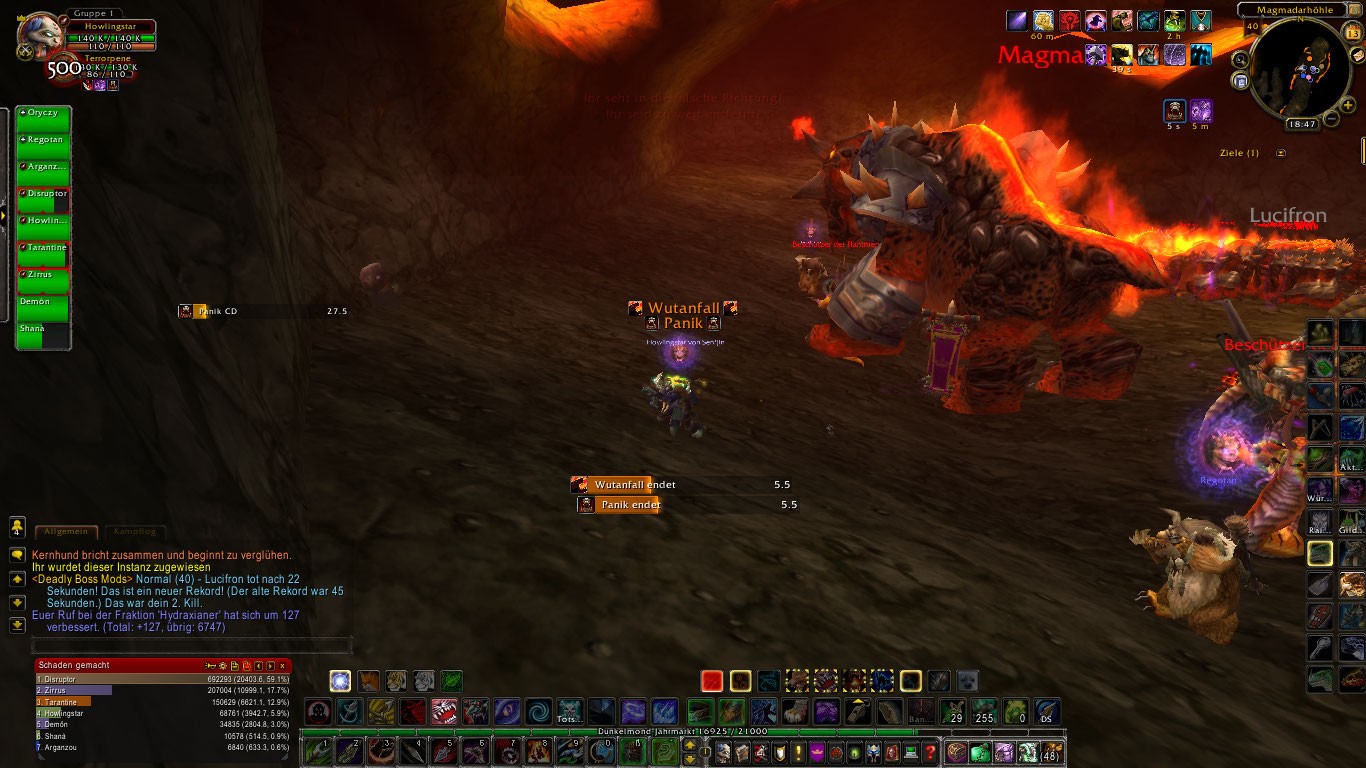The image size is (1366, 768).
Task: Activate action bar slot numbered 1
Action: pos(318,751)
